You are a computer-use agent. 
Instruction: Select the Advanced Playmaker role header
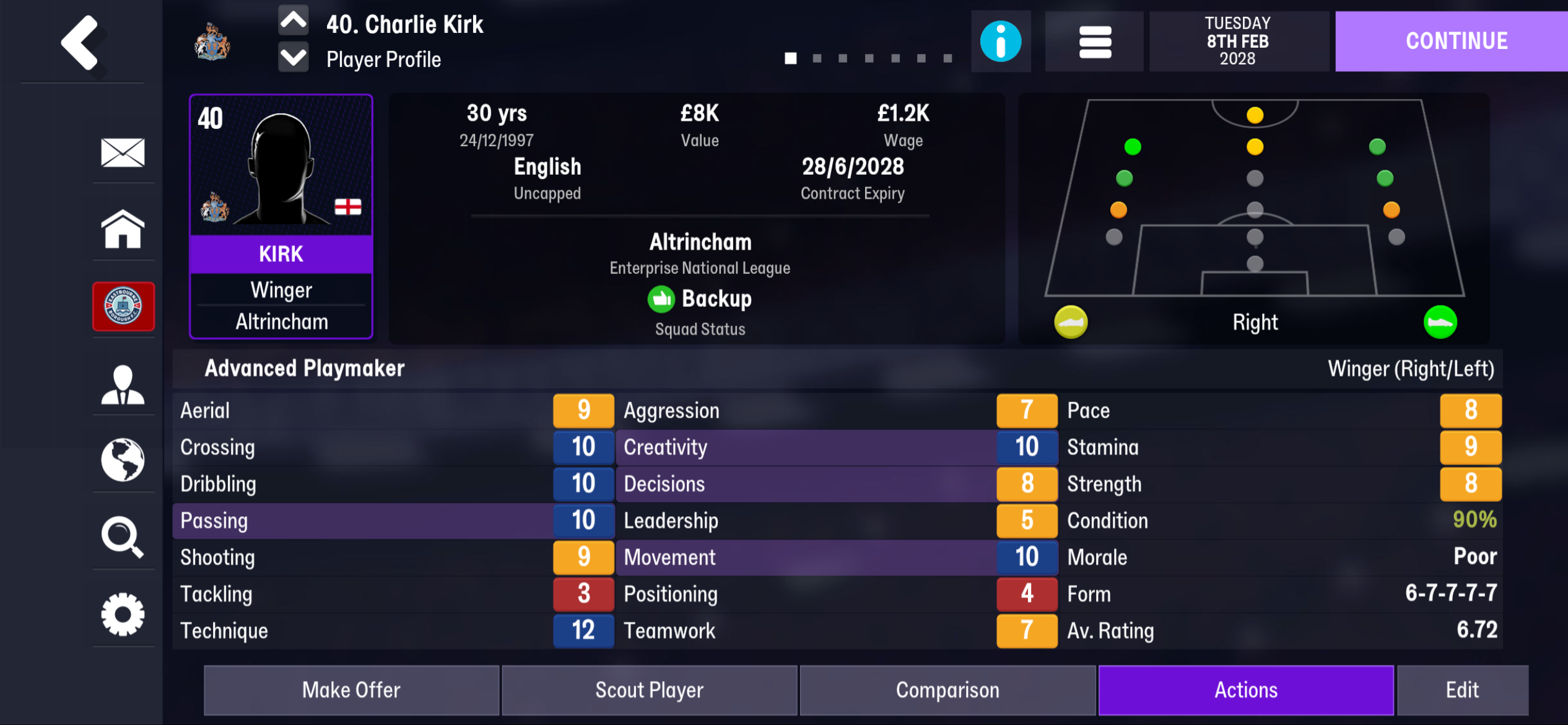point(305,369)
